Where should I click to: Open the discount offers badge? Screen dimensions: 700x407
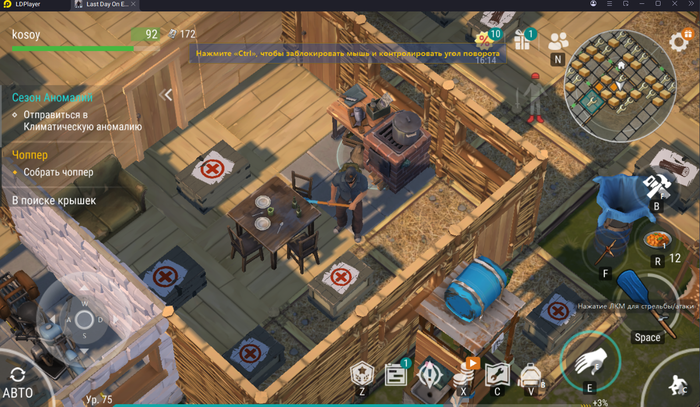(486, 40)
